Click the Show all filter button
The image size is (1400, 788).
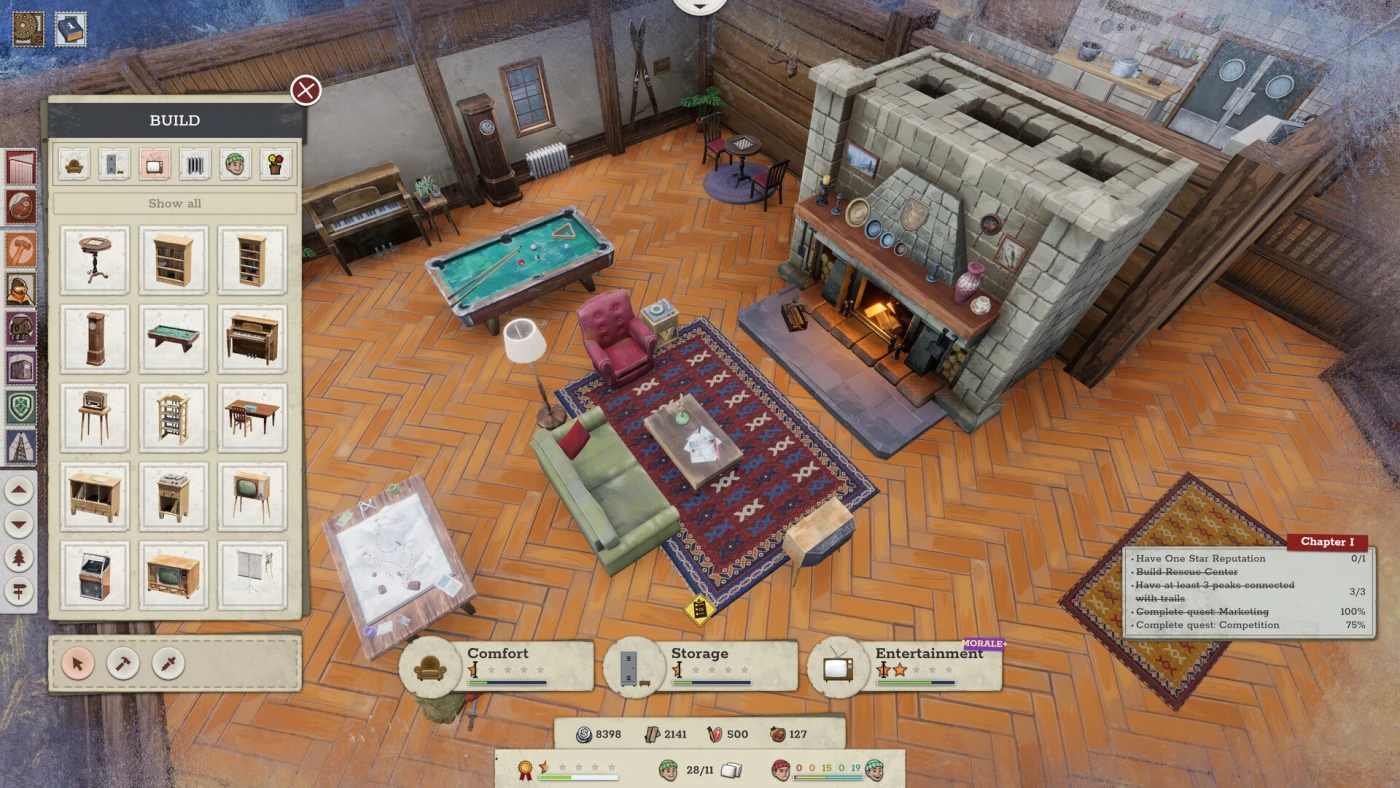(175, 203)
